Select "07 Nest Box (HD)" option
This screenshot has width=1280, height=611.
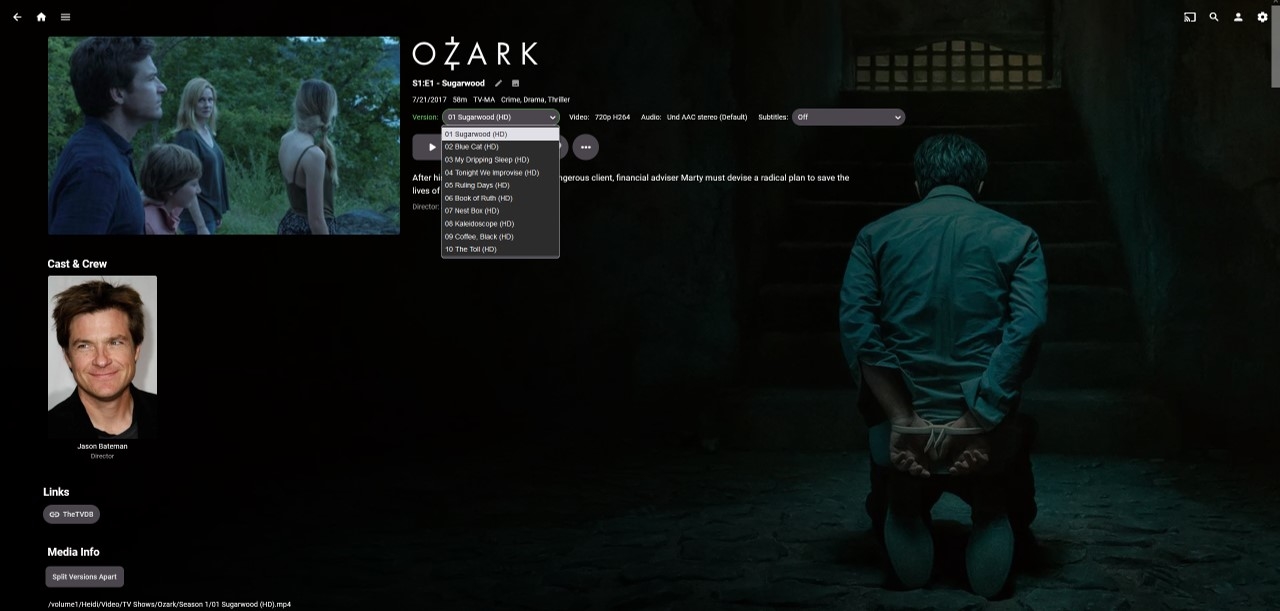(x=472, y=211)
